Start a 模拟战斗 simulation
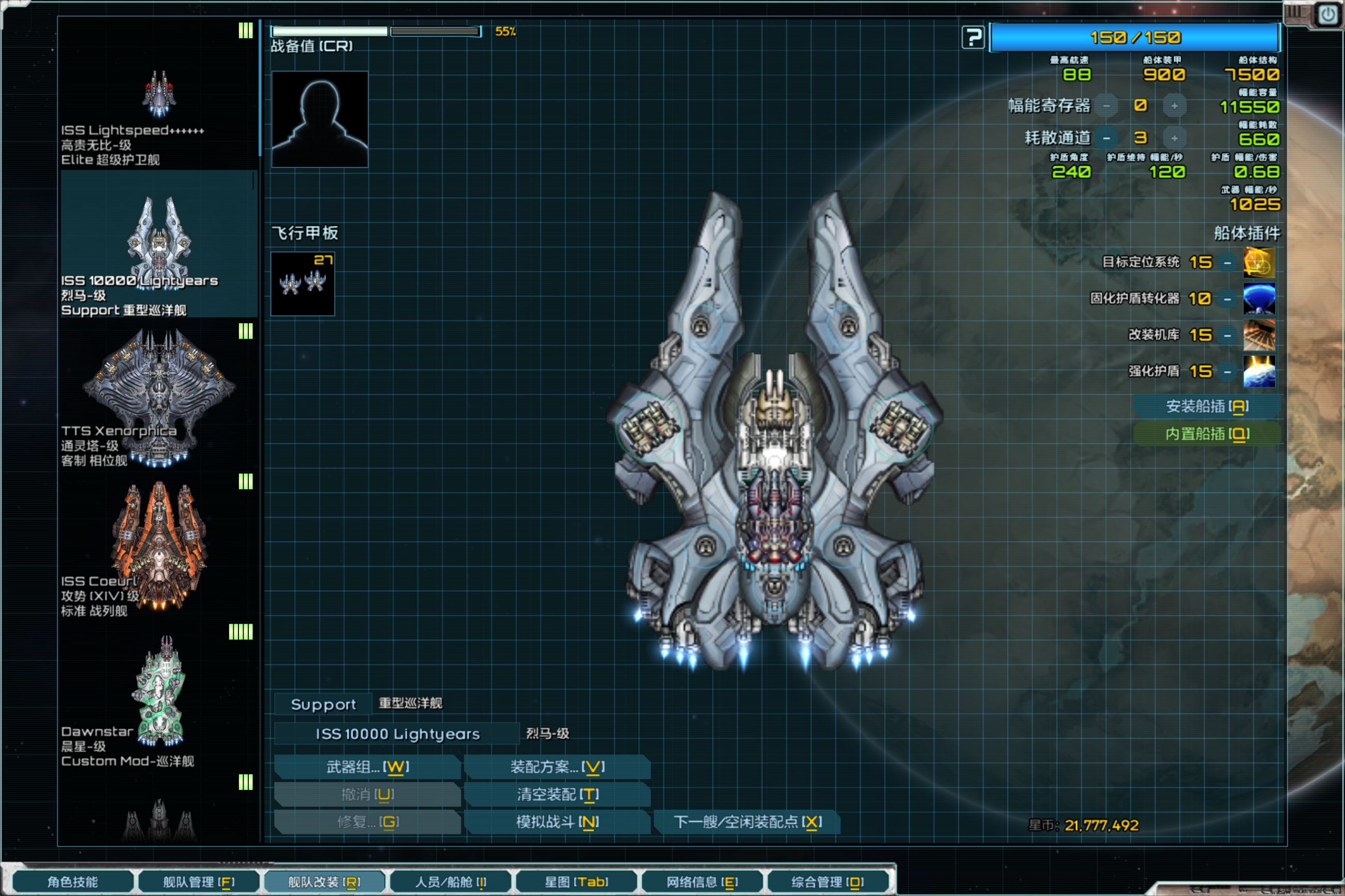1345x896 pixels. 557,822
